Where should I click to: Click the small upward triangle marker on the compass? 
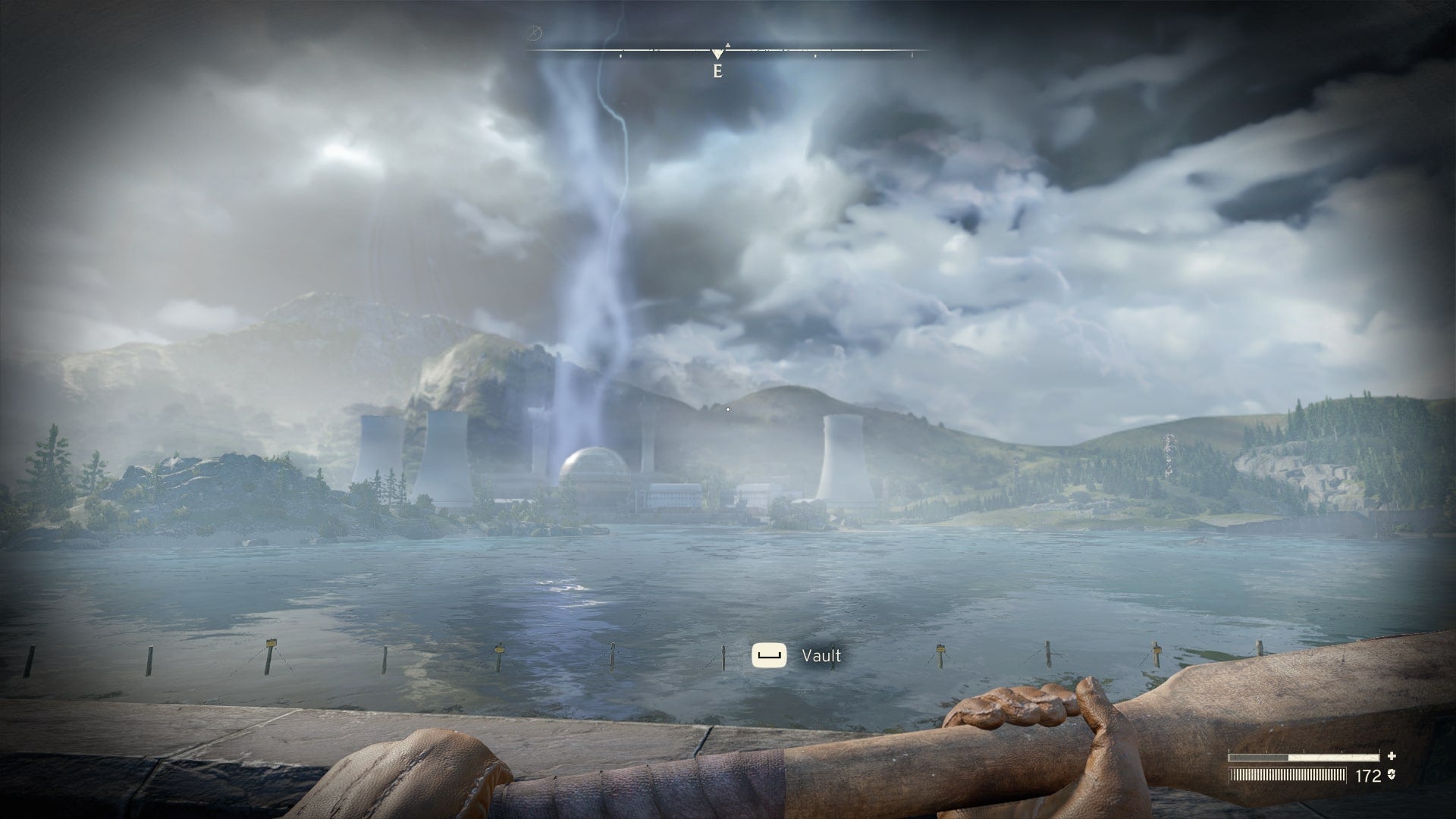pyautogui.click(x=728, y=45)
